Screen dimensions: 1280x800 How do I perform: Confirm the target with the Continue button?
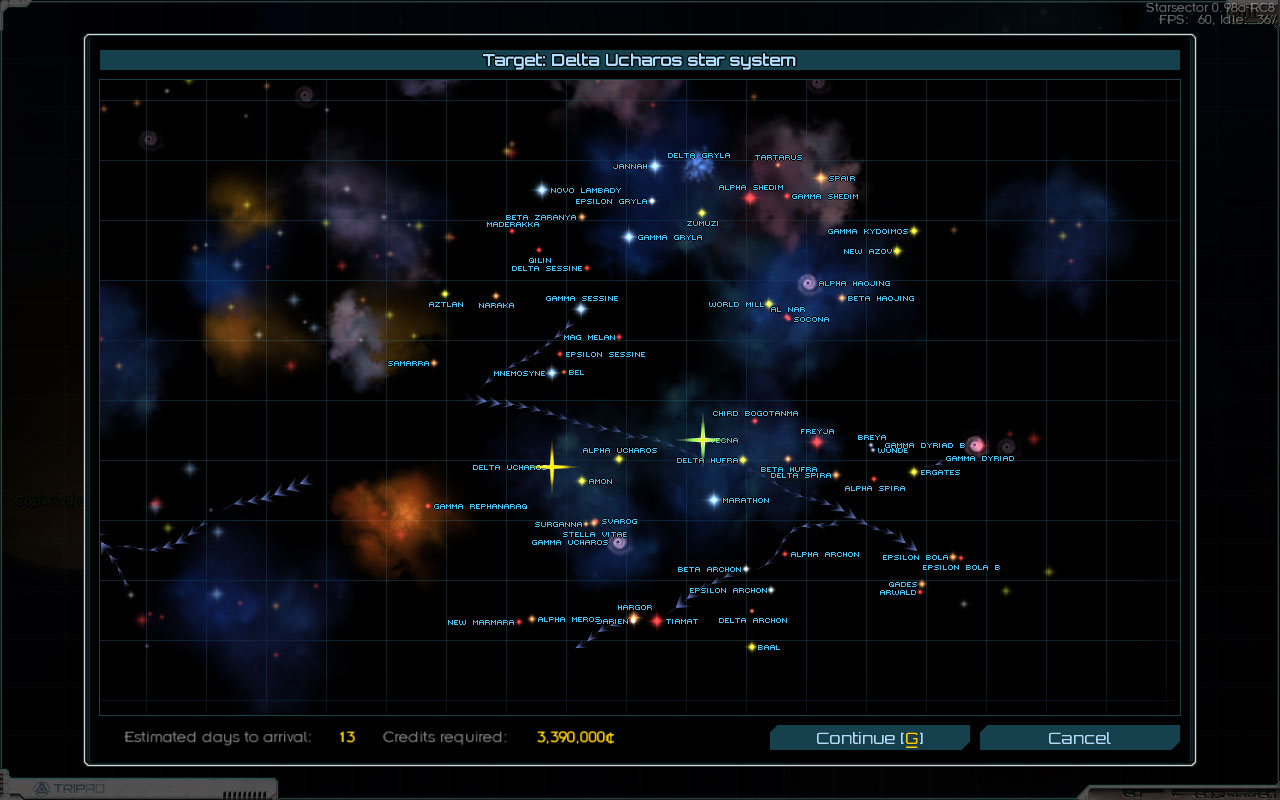coord(869,738)
